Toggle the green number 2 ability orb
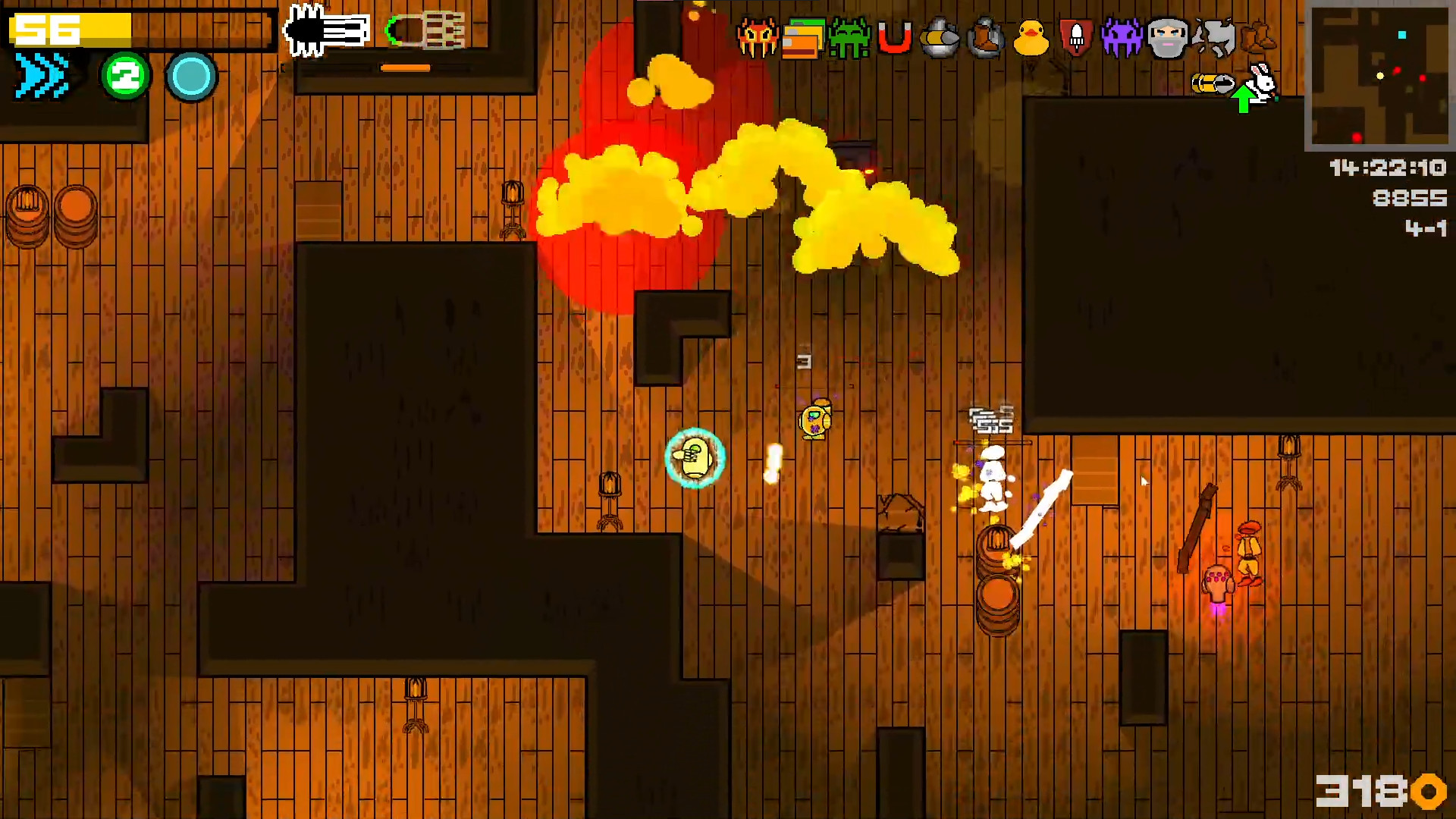 [x=126, y=74]
